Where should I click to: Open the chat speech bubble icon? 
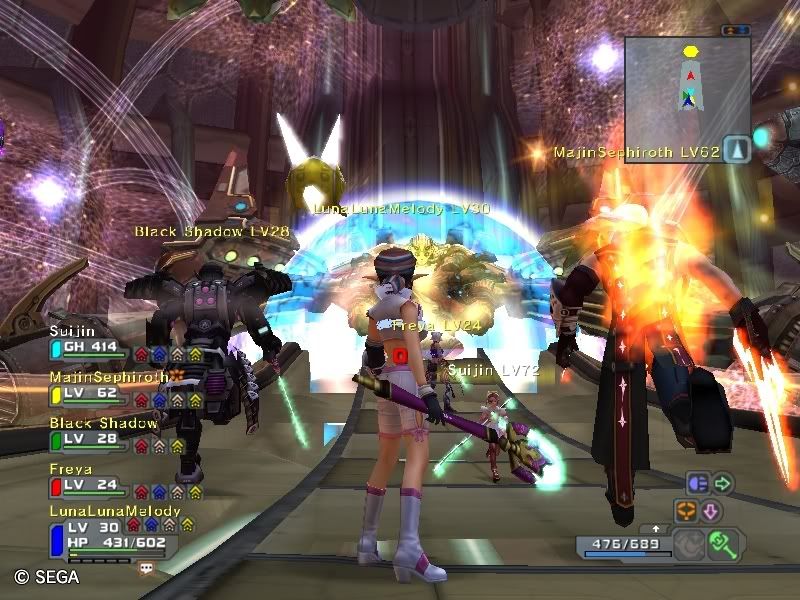147,568
